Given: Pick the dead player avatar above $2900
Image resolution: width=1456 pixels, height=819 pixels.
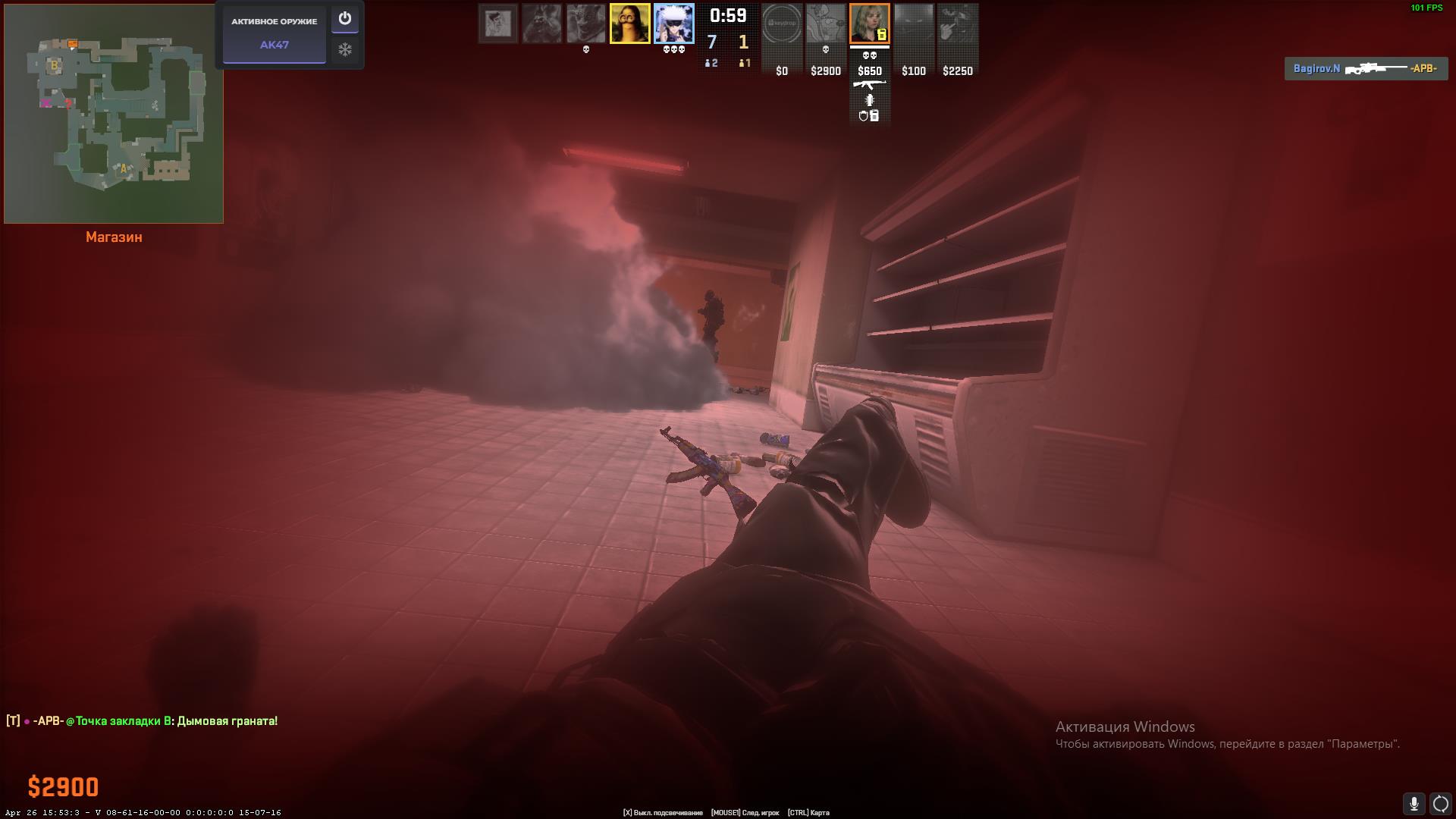Looking at the screenshot, I should (825, 24).
